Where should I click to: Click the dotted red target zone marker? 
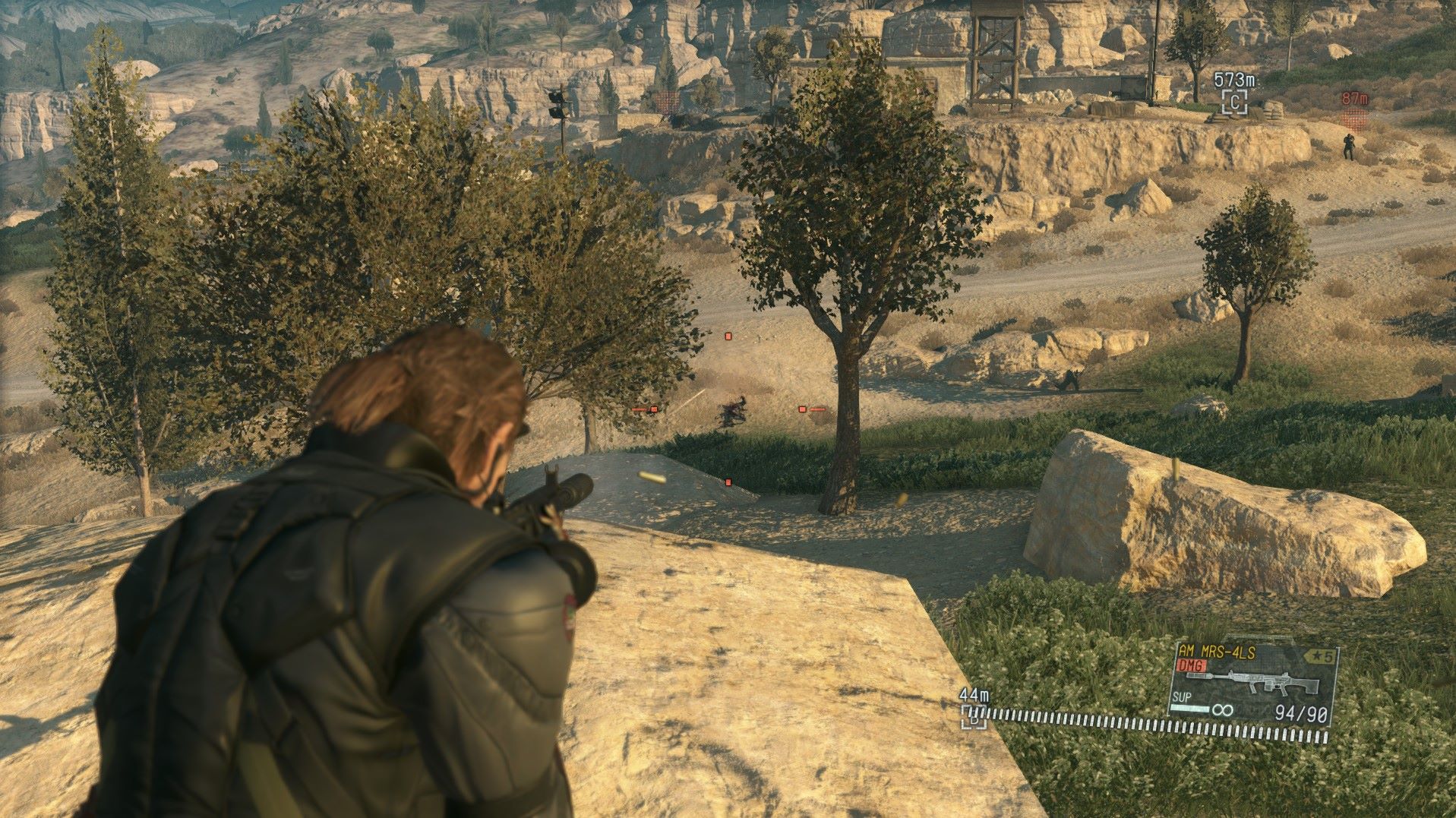point(1353,120)
